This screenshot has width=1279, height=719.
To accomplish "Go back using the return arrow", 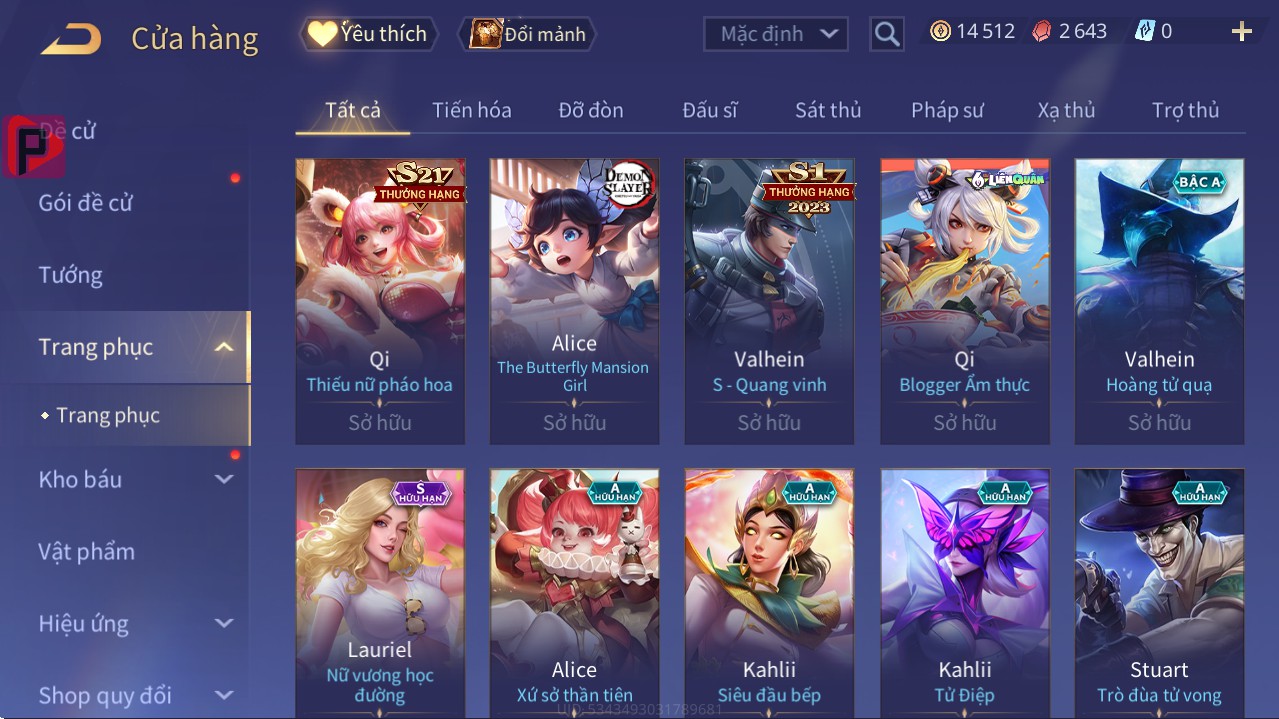I will [71, 39].
